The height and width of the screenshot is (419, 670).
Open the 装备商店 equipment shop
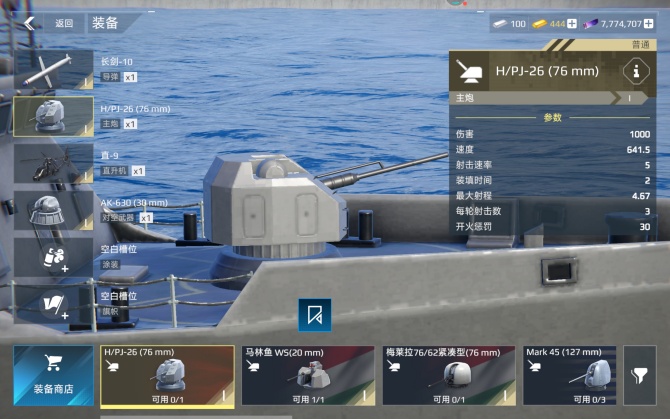52,375
